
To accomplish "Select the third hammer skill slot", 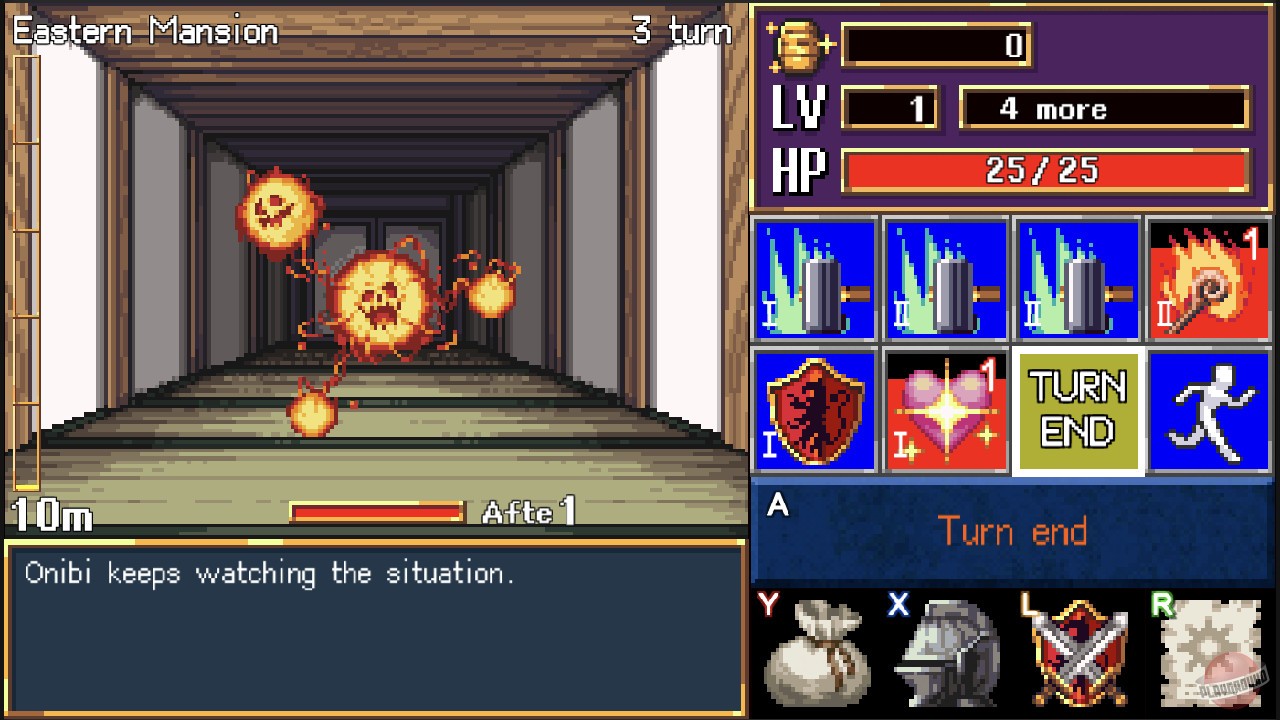I will point(1078,278).
